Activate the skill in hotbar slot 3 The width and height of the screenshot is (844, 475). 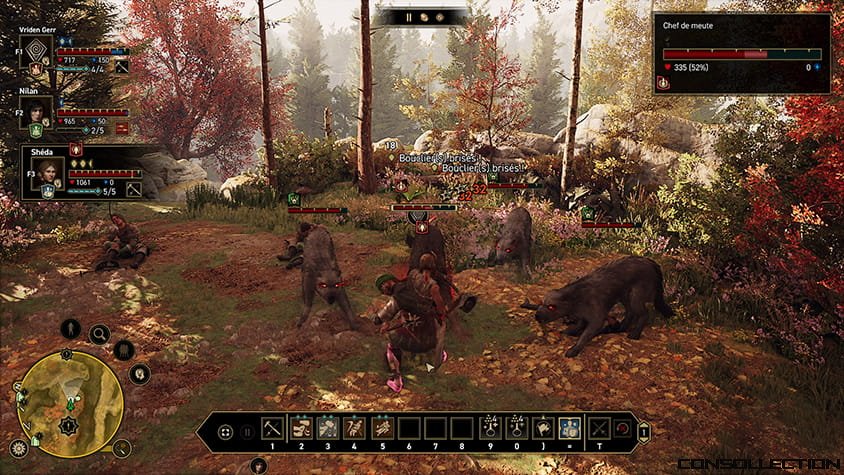(x=329, y=429)
